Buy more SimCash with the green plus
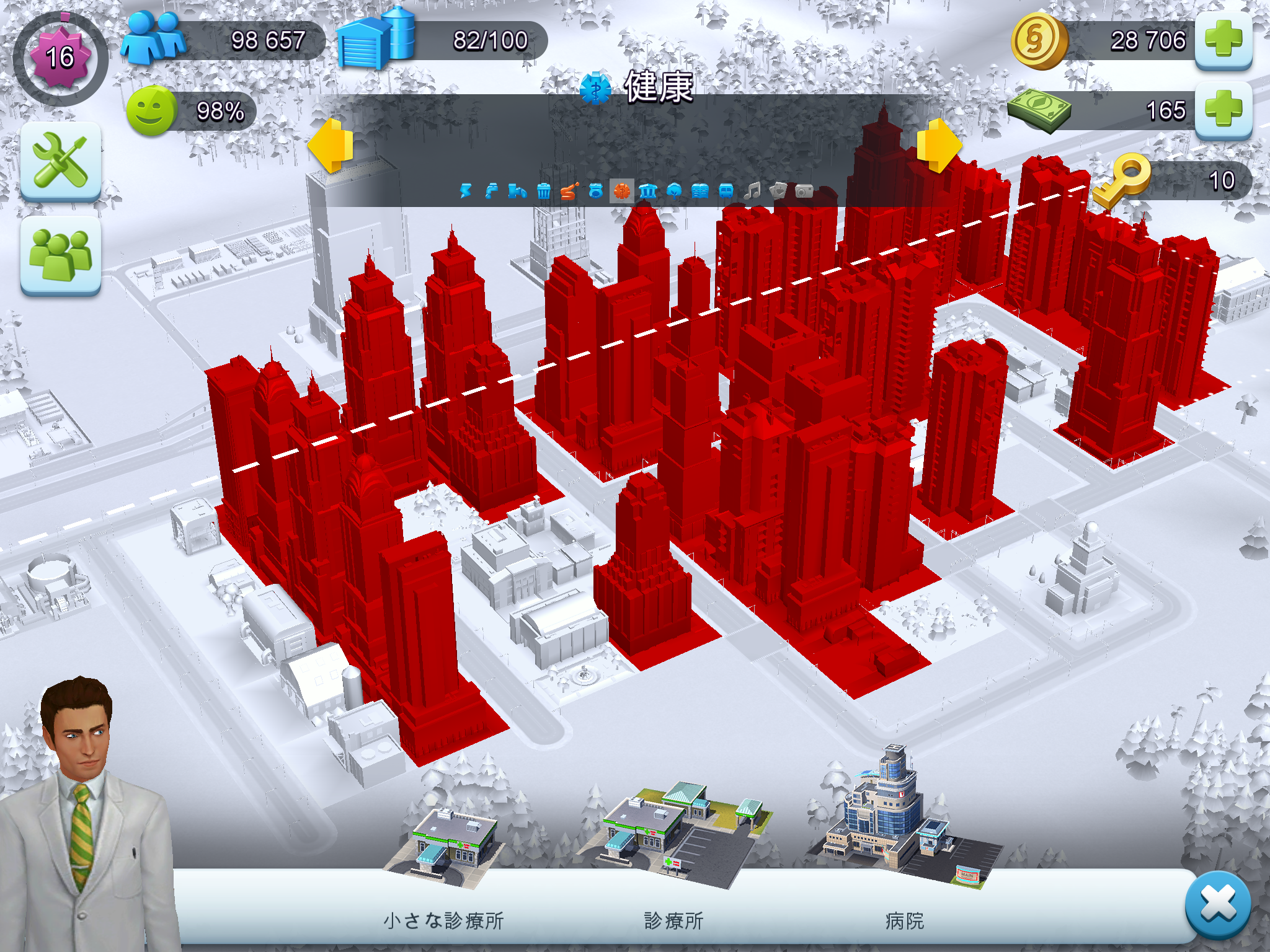This screenshot has width=1270, height=952. 1223,110
